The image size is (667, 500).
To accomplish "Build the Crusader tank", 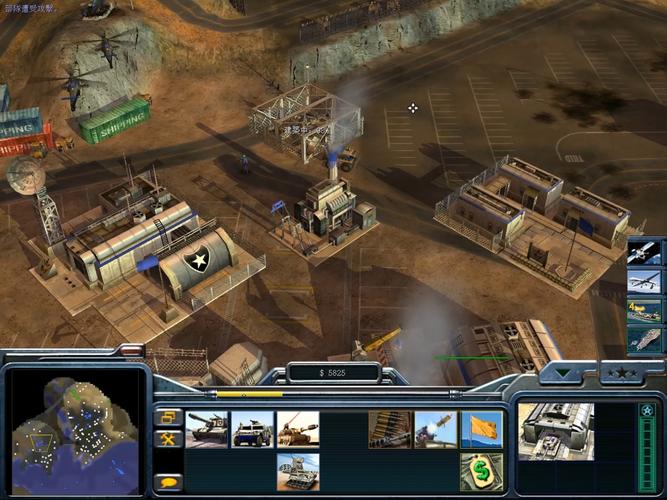I will tap(207, 429).
